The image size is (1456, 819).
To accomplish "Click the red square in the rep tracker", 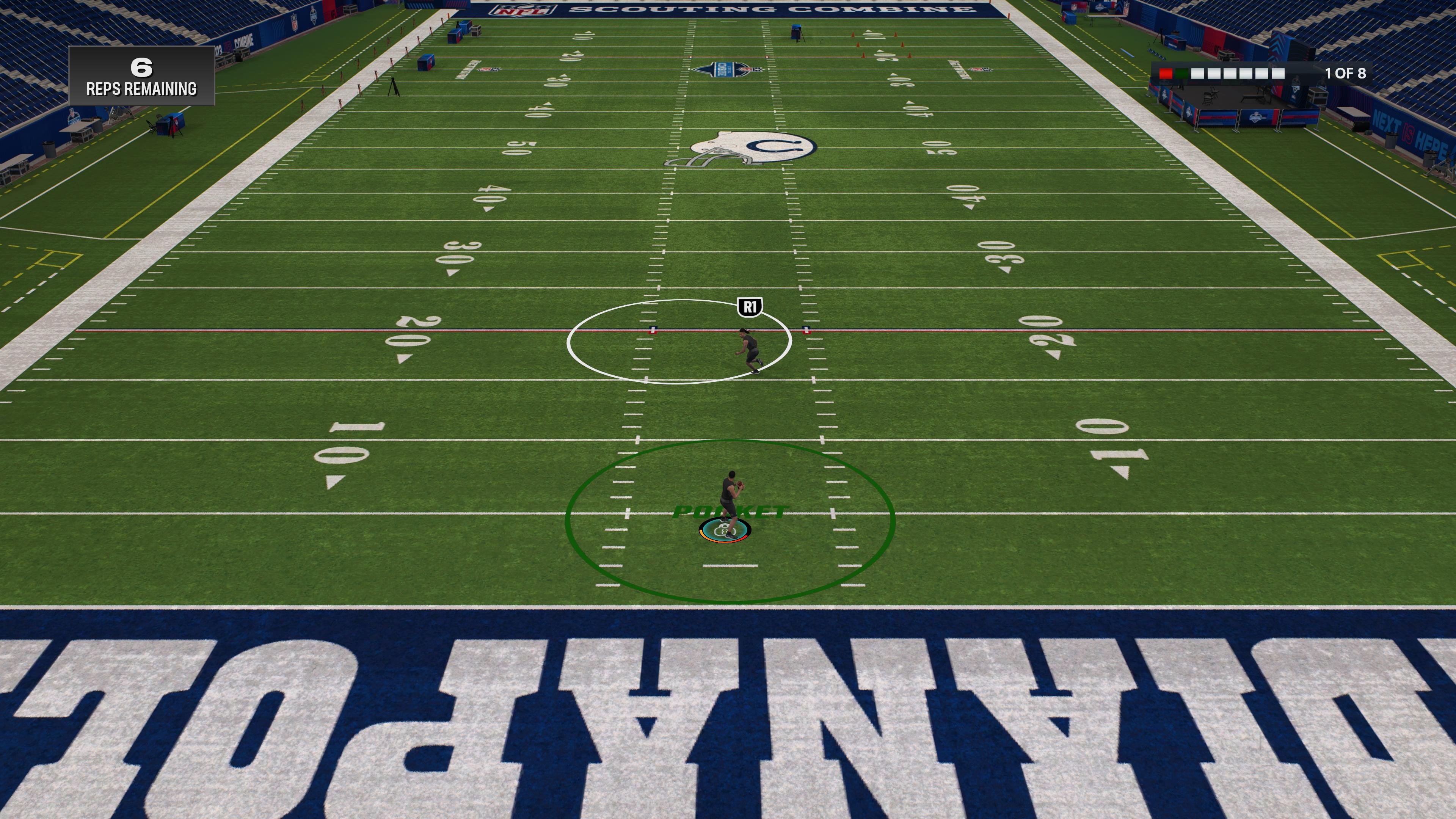I will tap(1166, 74).
